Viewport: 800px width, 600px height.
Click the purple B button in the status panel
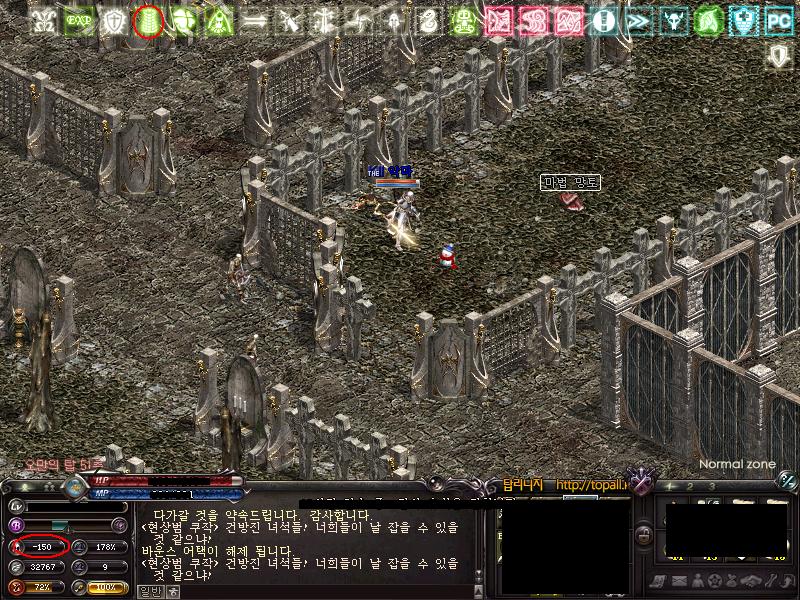click(16, 525)
